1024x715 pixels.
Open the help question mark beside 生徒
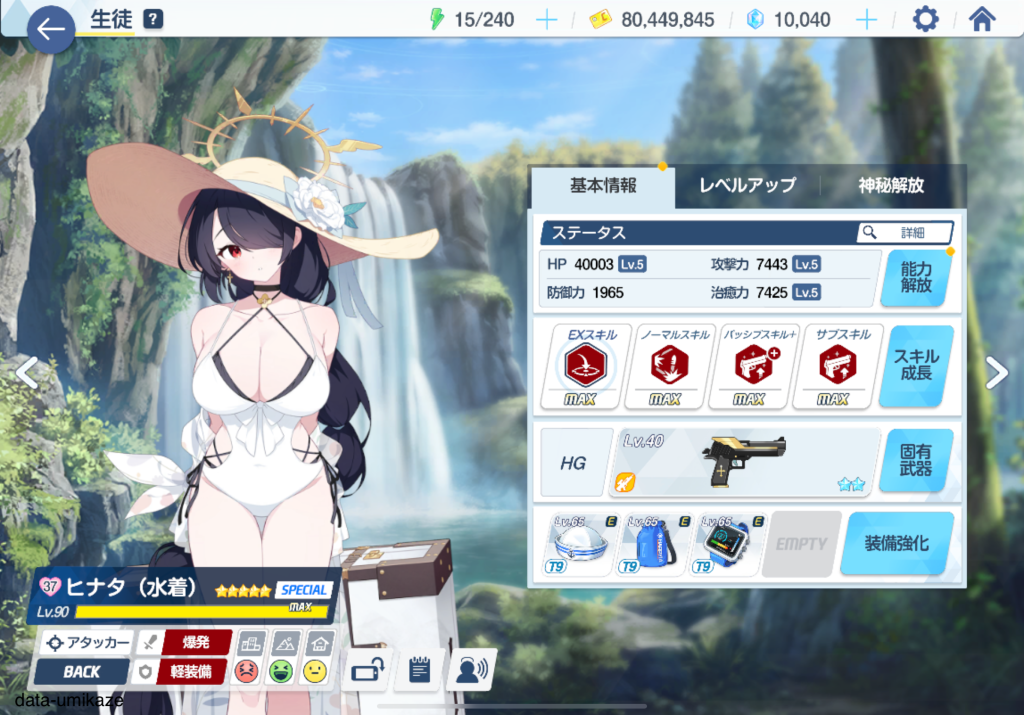click(x=152, y=19)
